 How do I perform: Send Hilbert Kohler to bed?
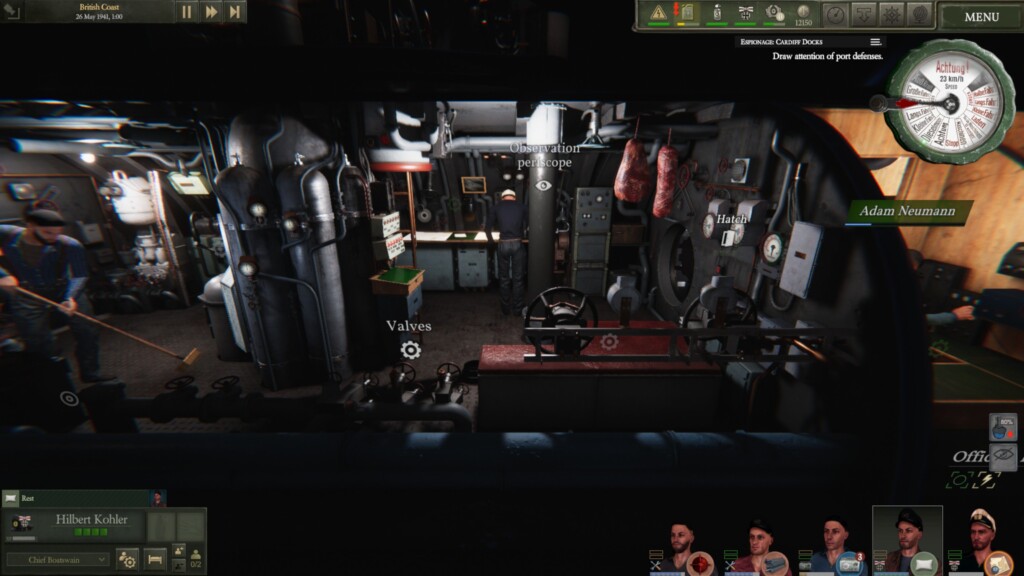(155, 559)
